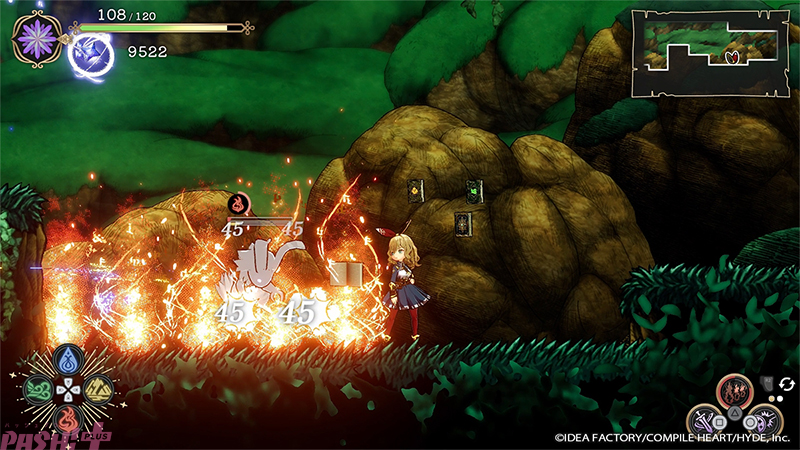Select the red fire element icon
Image resolution: width=800 pixels, height=450 pixels.
(69, 417)
